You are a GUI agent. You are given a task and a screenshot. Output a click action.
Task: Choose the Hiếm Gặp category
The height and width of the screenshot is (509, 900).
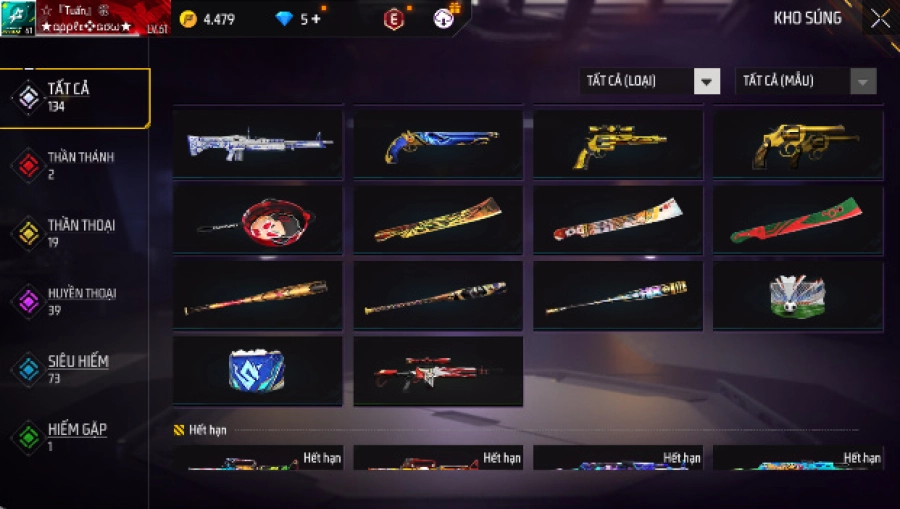pos(75,437)
